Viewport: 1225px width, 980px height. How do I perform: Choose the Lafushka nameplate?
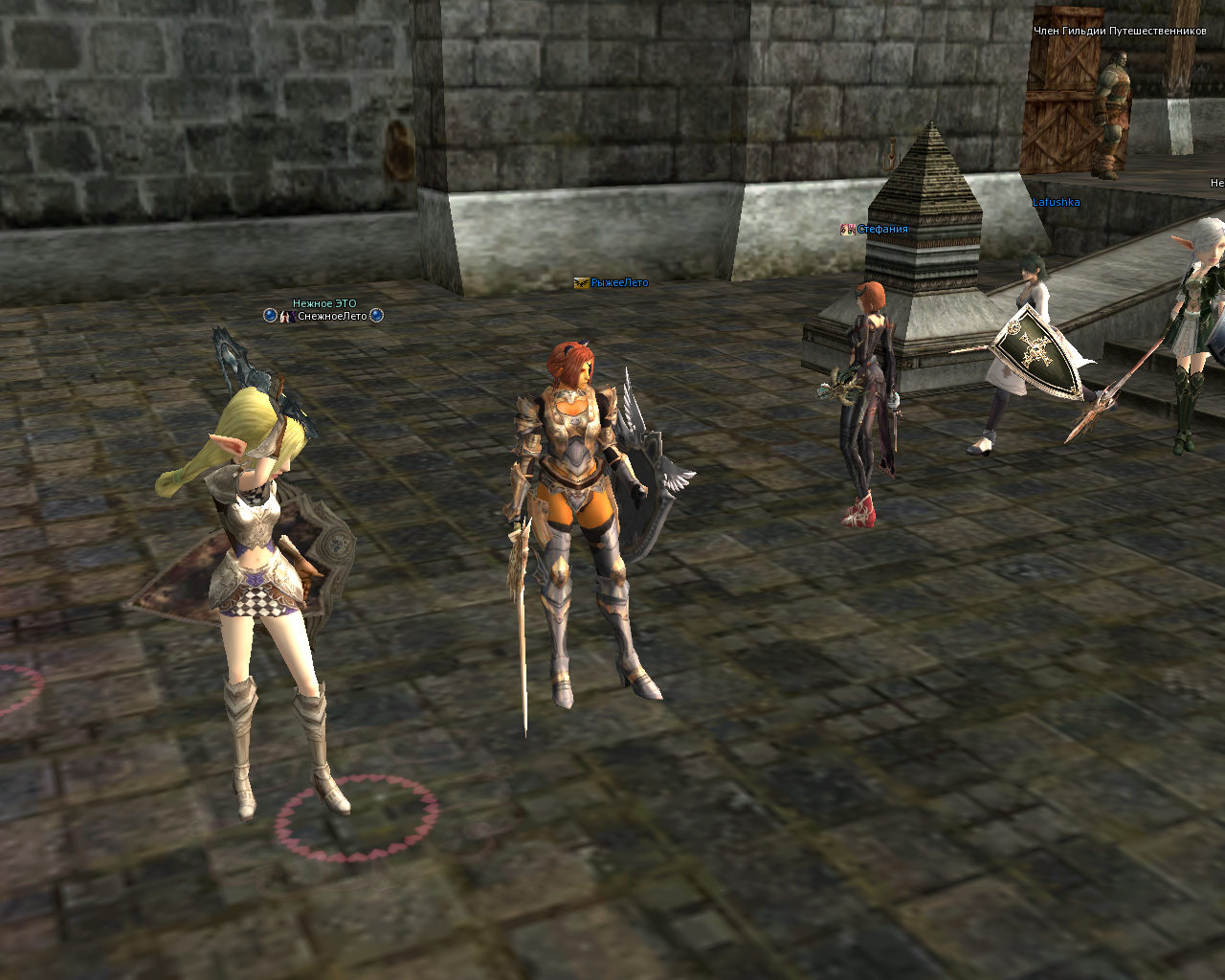1056,203
